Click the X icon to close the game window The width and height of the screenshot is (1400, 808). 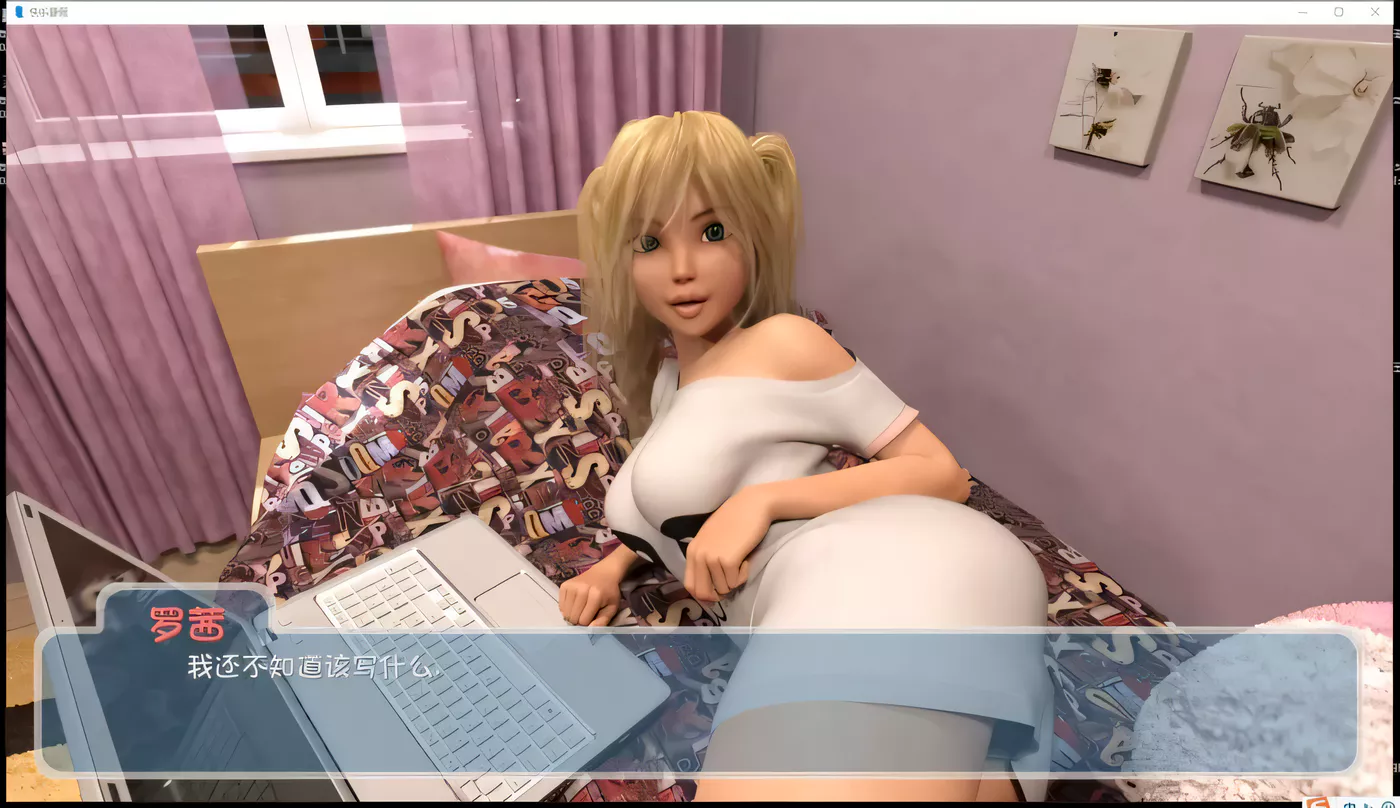pyautogui.click(x=1375, y=11)
